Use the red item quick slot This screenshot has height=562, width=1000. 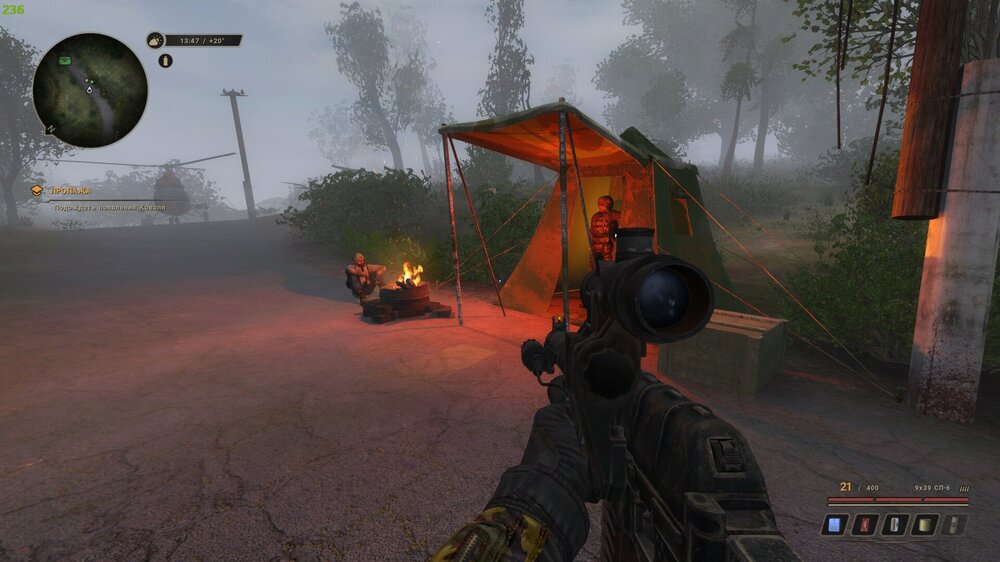click(865, 524)
